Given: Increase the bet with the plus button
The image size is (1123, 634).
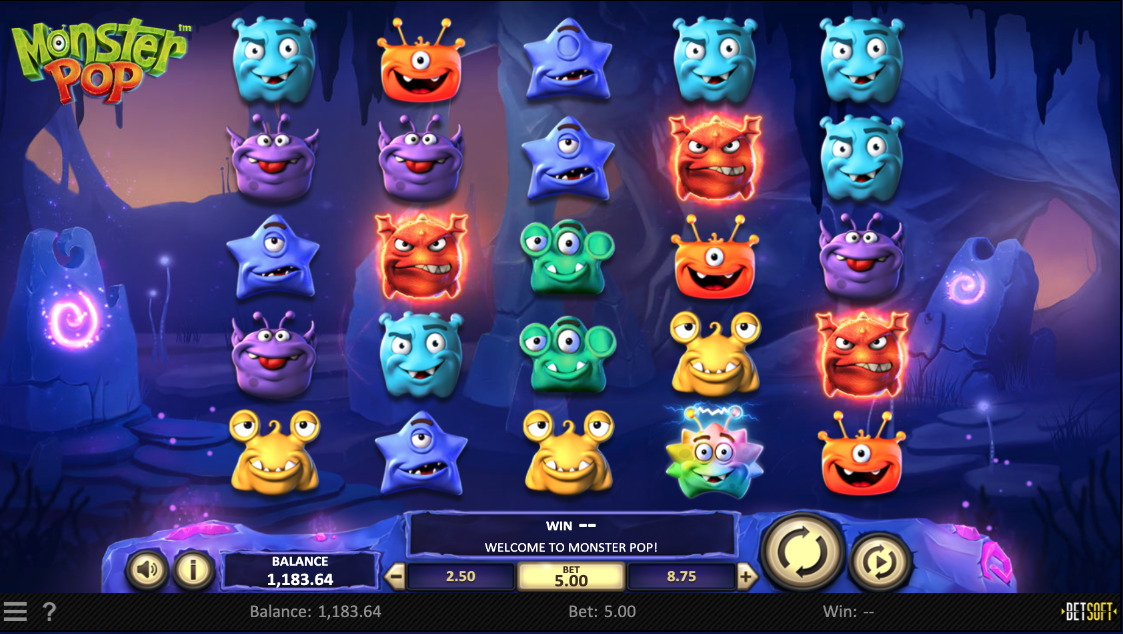Looking at the screenshot, I should tap(746, 576).
